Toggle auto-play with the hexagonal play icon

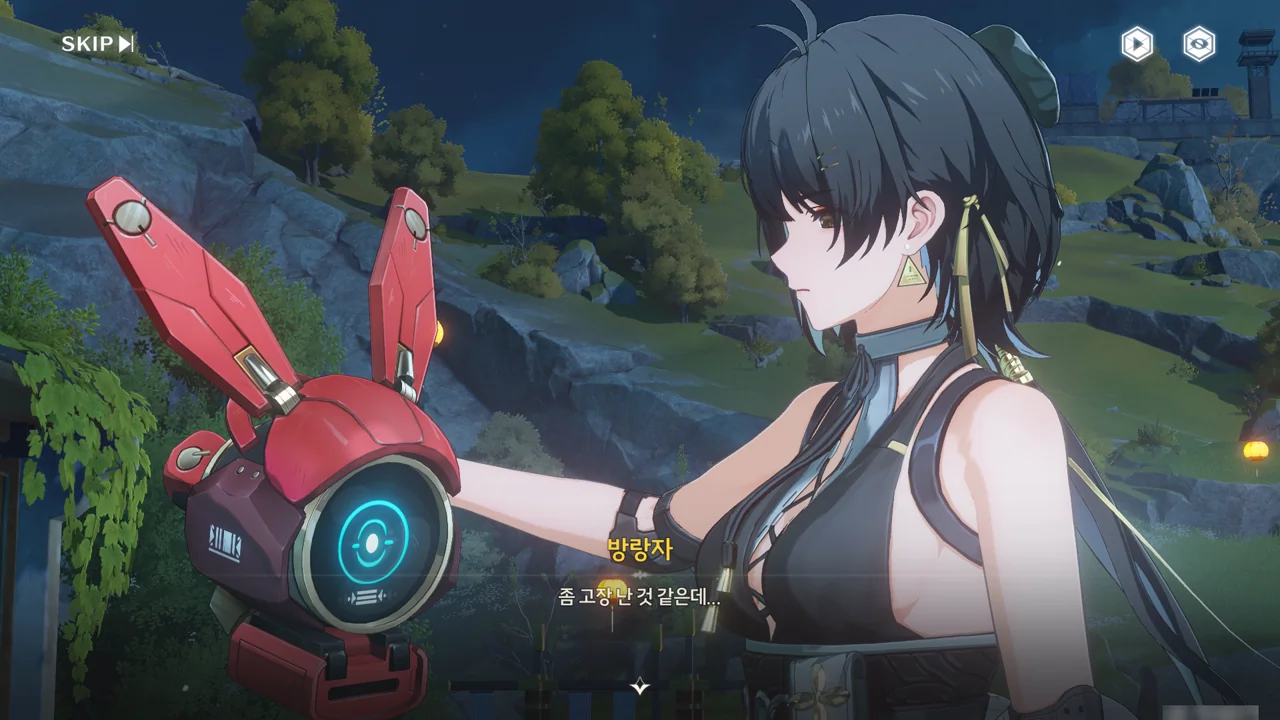(1136, 44)
